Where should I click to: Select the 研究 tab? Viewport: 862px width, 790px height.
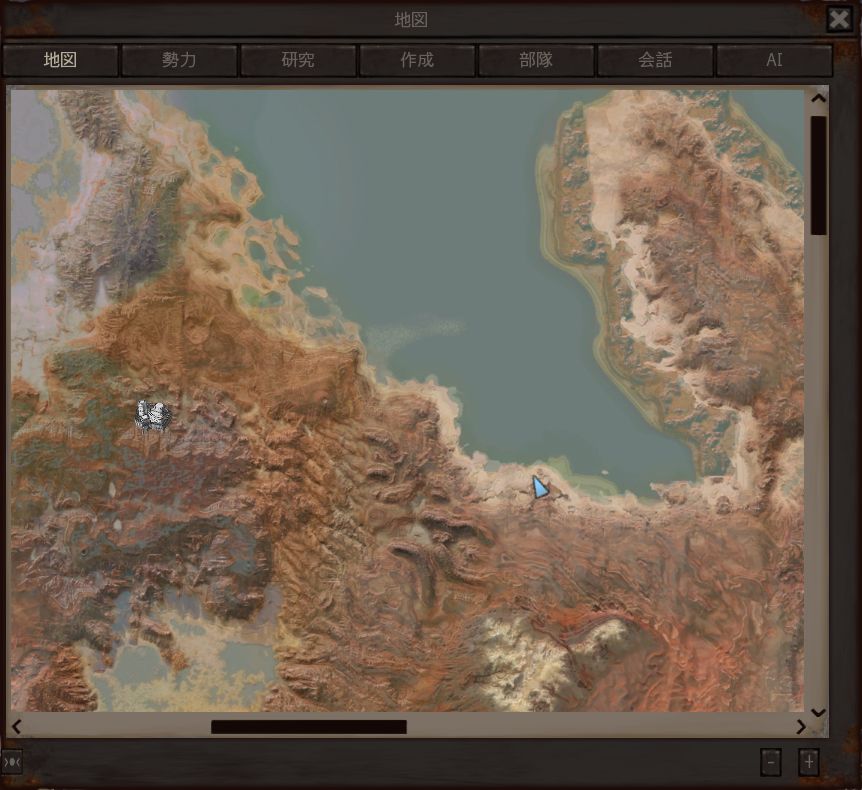coord(298,60)
